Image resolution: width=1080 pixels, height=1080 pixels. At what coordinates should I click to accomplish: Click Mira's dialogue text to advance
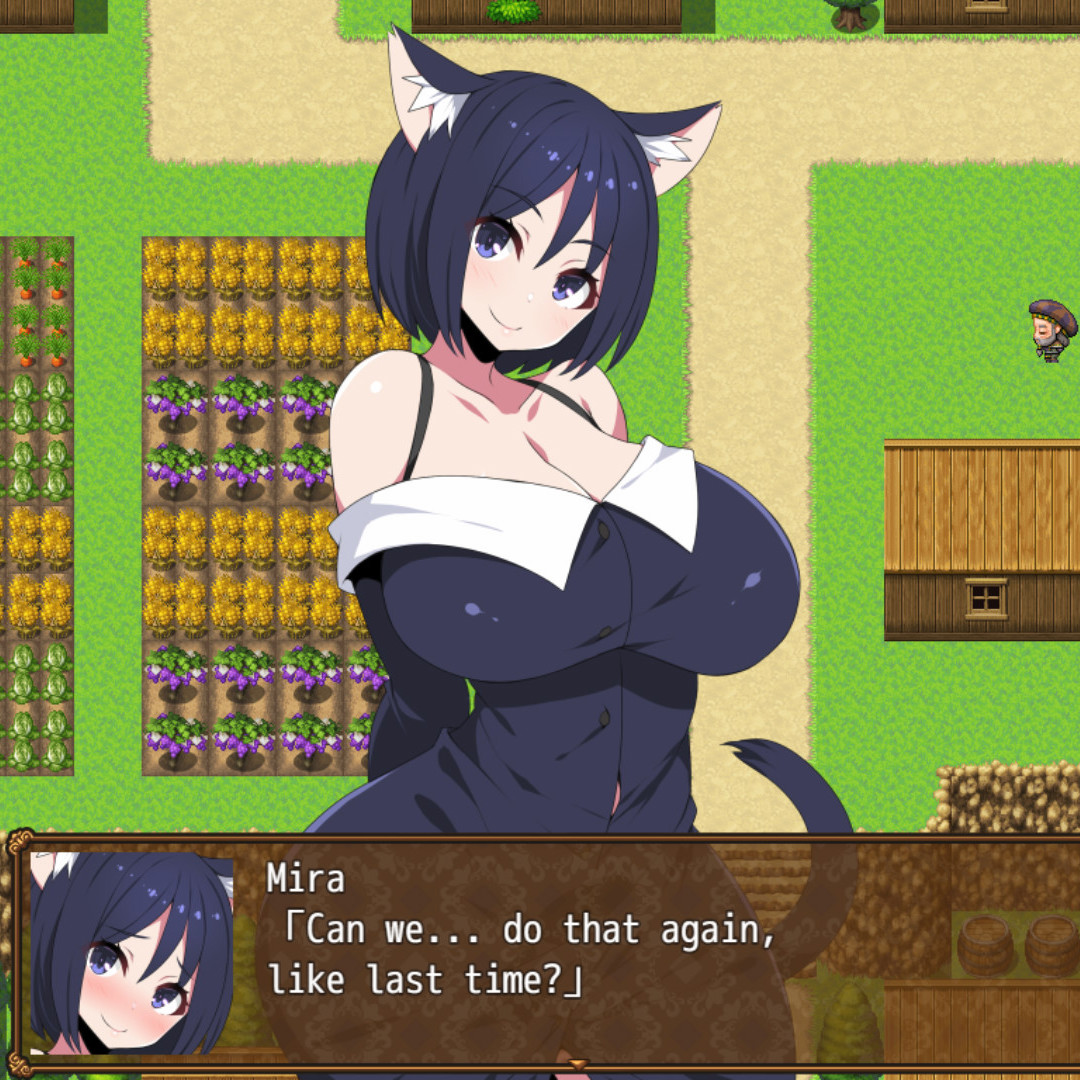click(522, 955)
